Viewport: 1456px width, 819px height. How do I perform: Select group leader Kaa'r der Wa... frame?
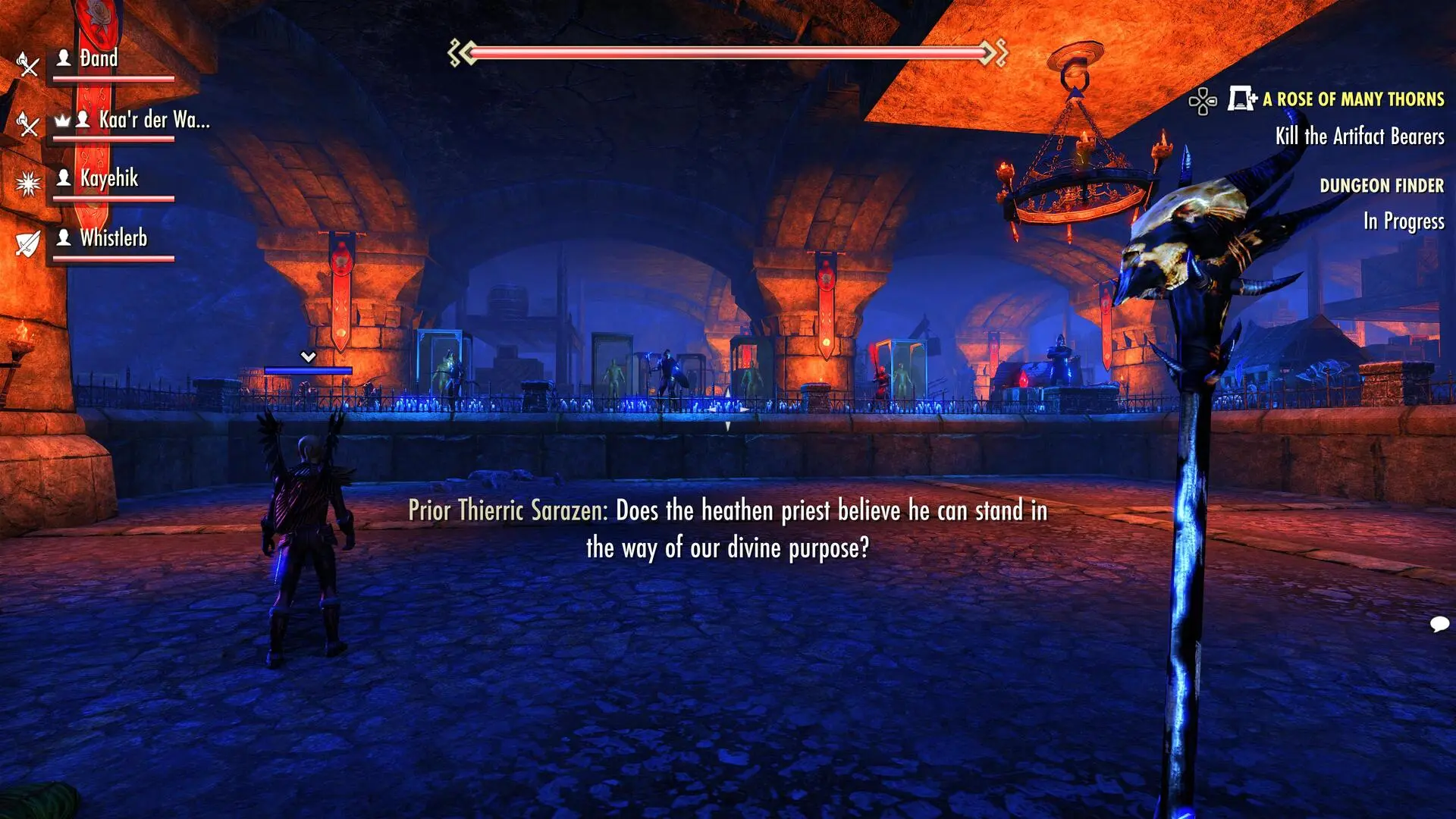tap(154, 120)
